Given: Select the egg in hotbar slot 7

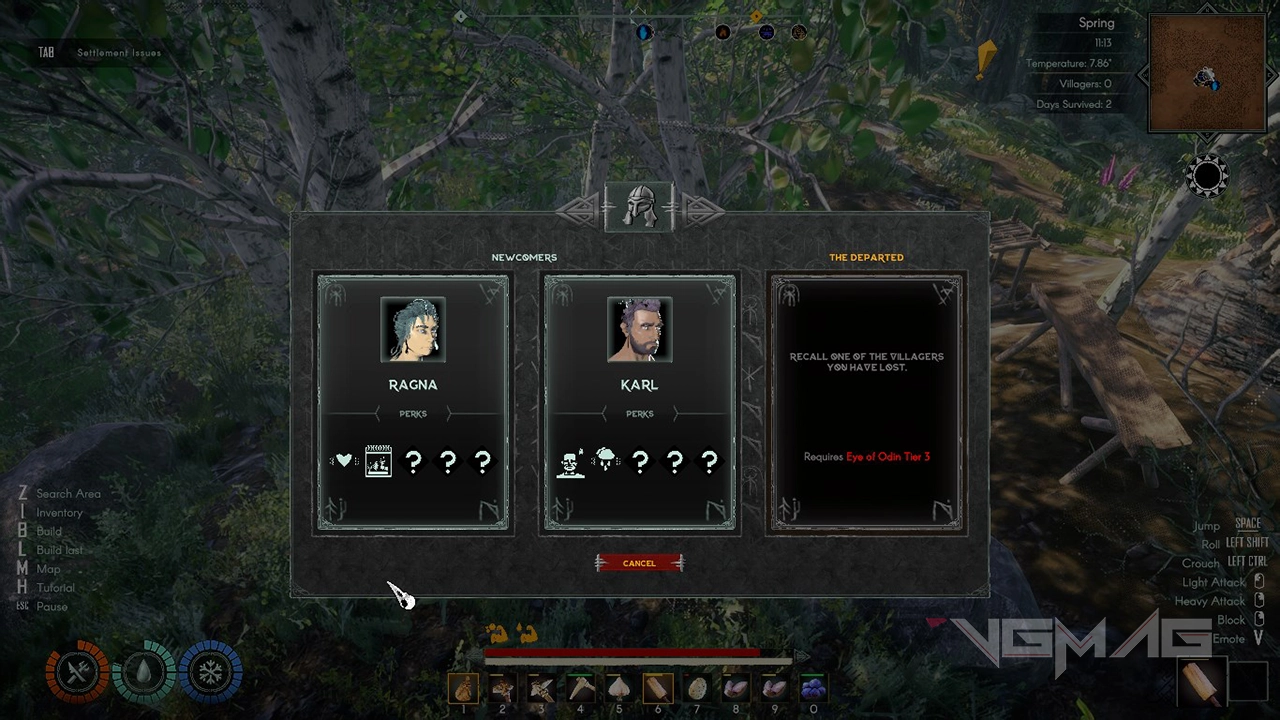Looking at the screenshot, I should pyautogui.click(x=697, y=688).
